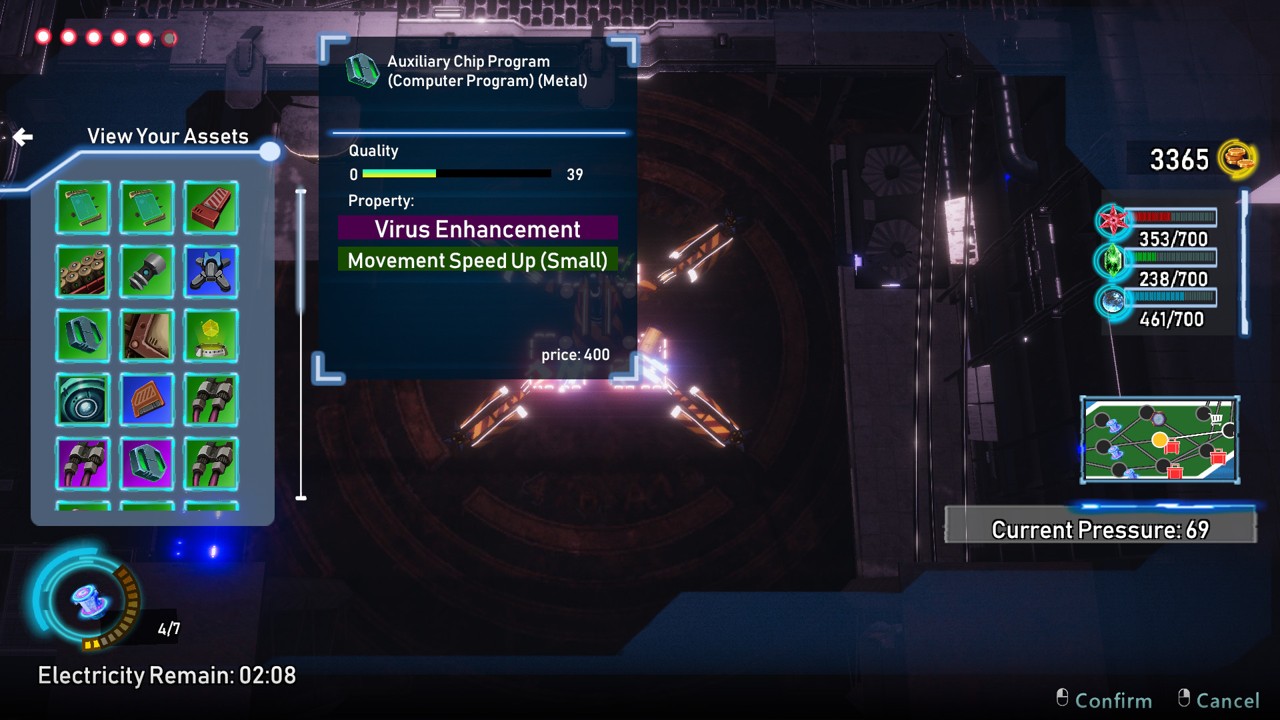Select the metal drill bolt item

coord(147,272)
